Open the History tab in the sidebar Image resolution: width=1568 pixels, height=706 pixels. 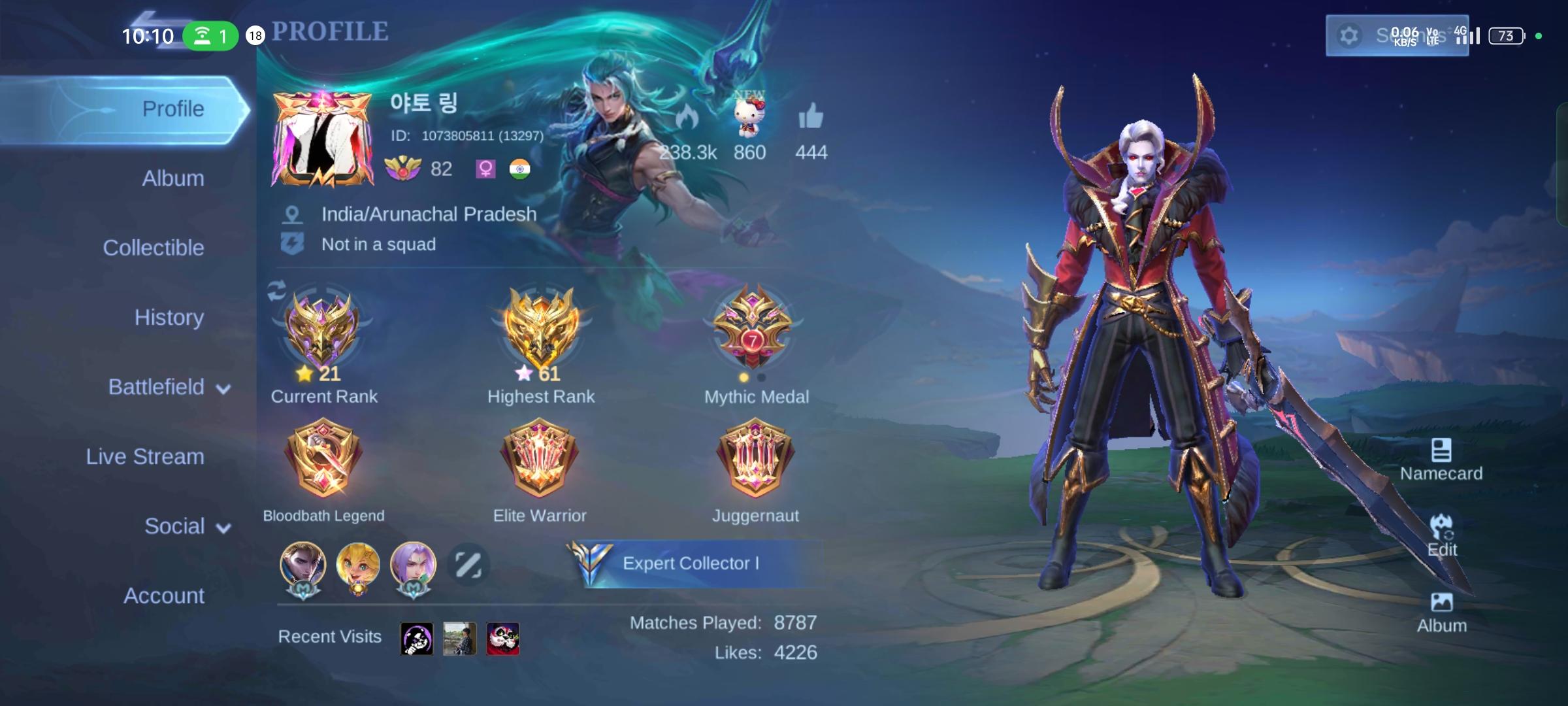169,317
